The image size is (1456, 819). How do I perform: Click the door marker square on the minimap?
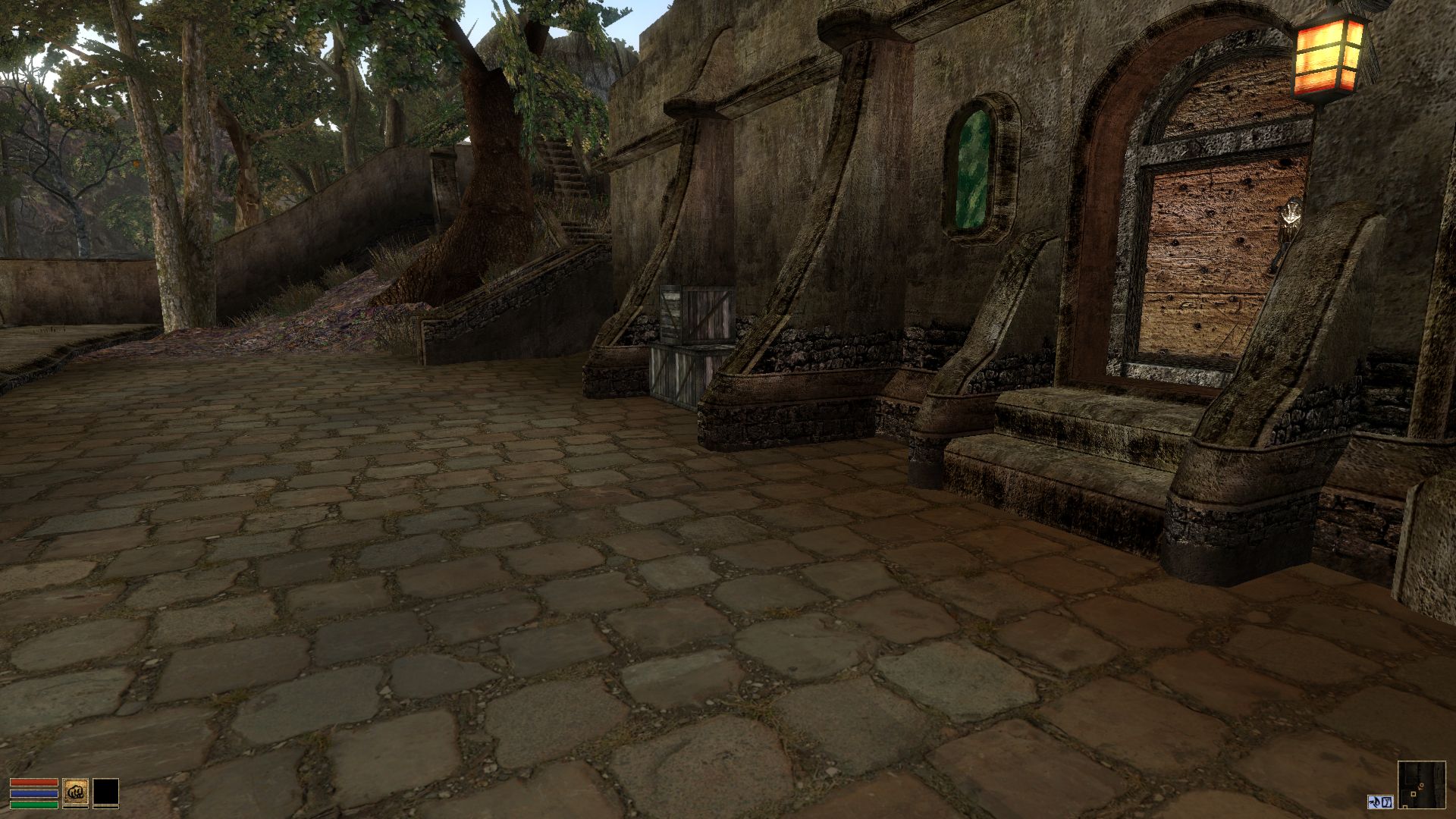point(1414,795)
